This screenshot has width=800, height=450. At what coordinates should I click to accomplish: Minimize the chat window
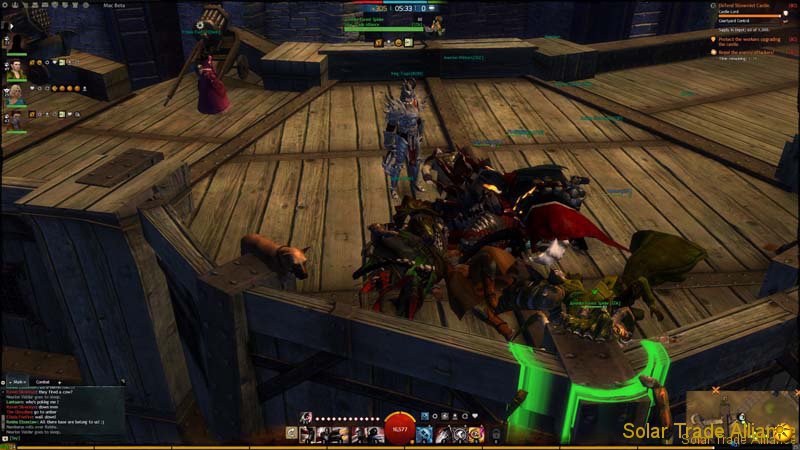(5, 382)
